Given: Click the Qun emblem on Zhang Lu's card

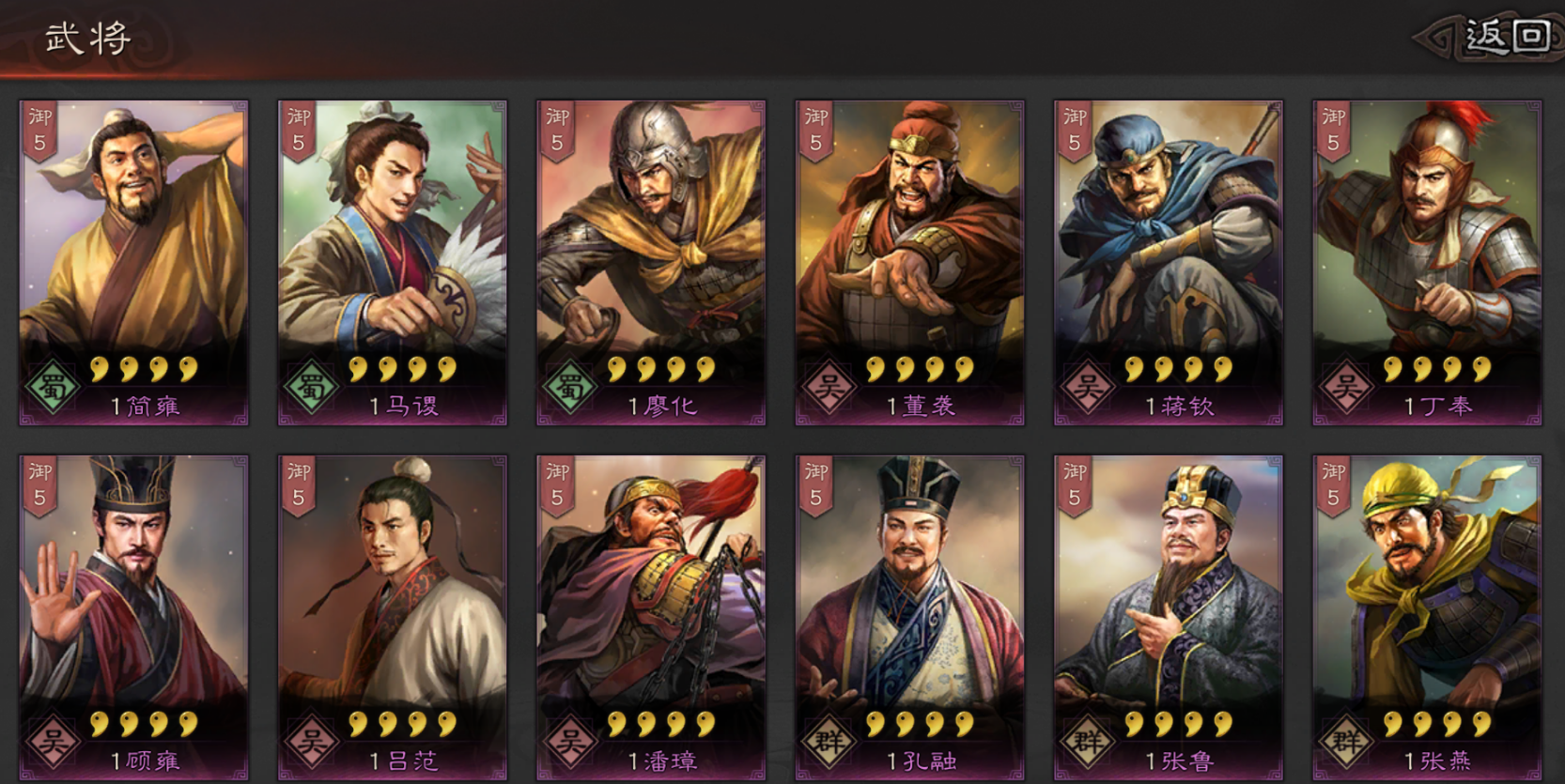Looking at the screenshot, I should coord(1090,738).
